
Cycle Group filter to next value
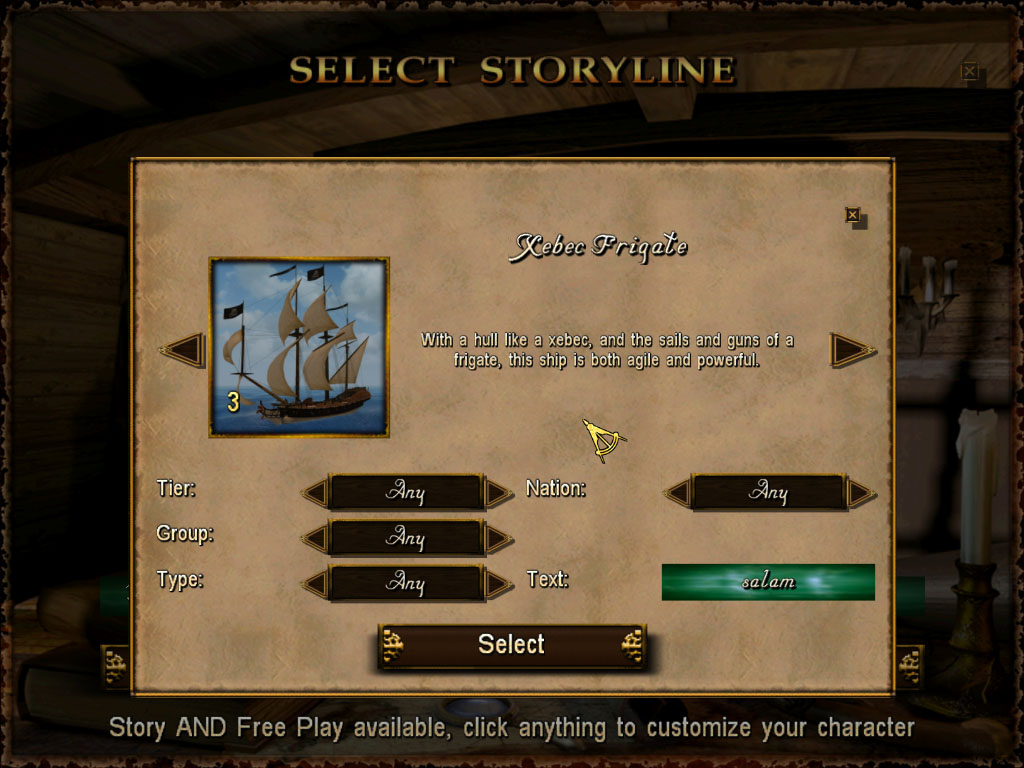[x=498, y=538]
